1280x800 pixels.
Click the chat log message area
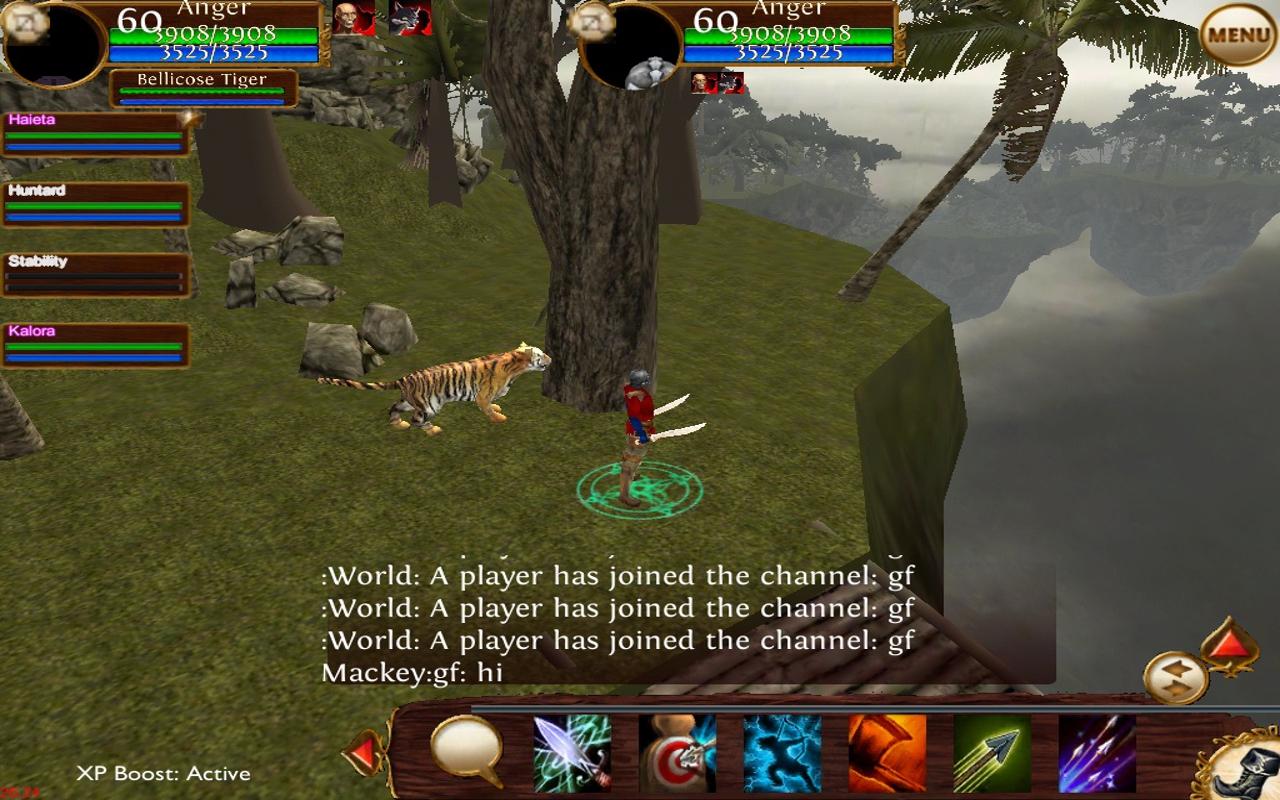tap(617, 622)
